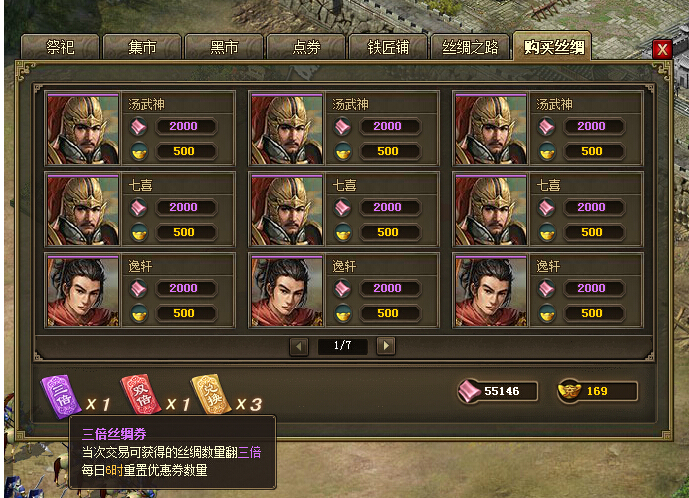
Task: Select the 购买丝绸 tab
Action: click(551, 47)
